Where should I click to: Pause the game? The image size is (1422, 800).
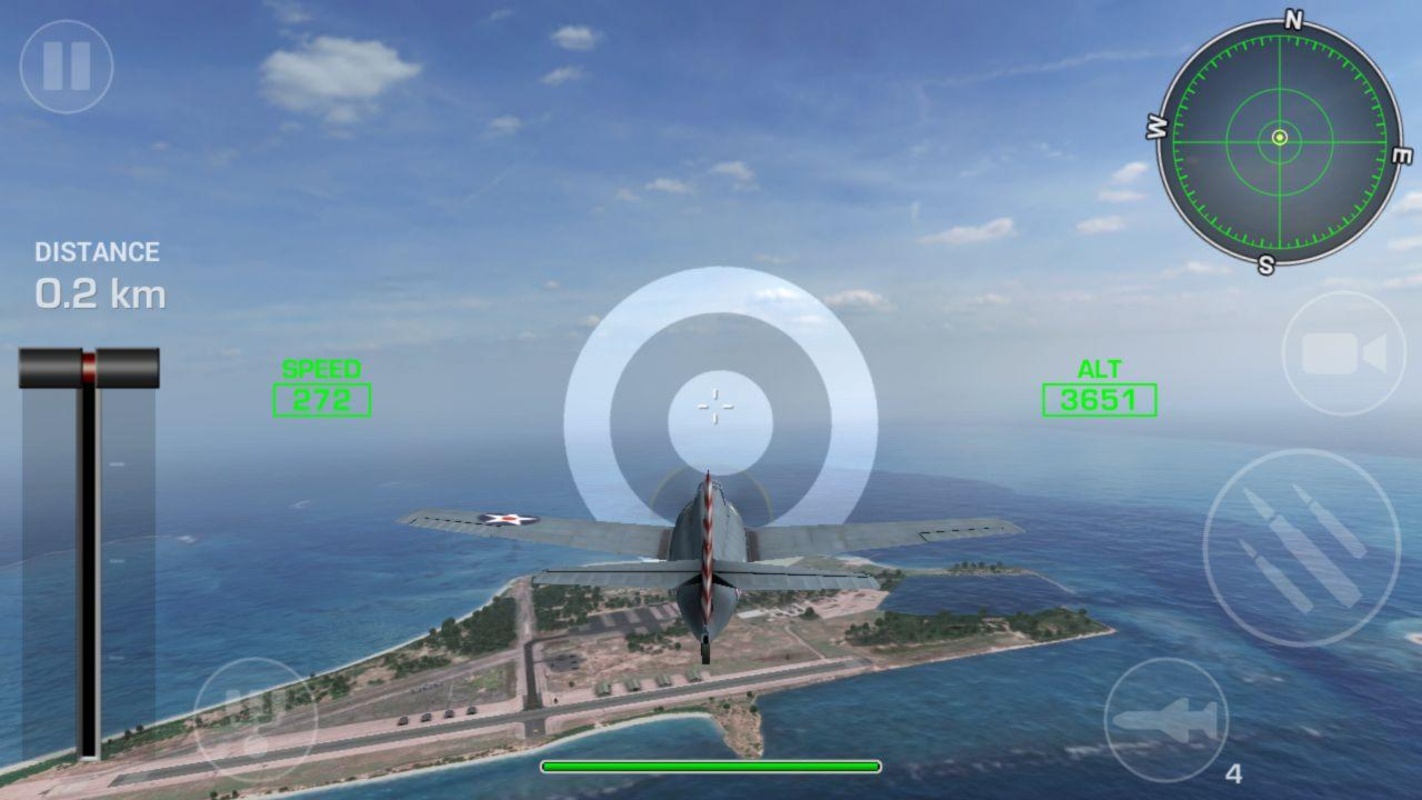pyautogui.click(x=66, y=66)
